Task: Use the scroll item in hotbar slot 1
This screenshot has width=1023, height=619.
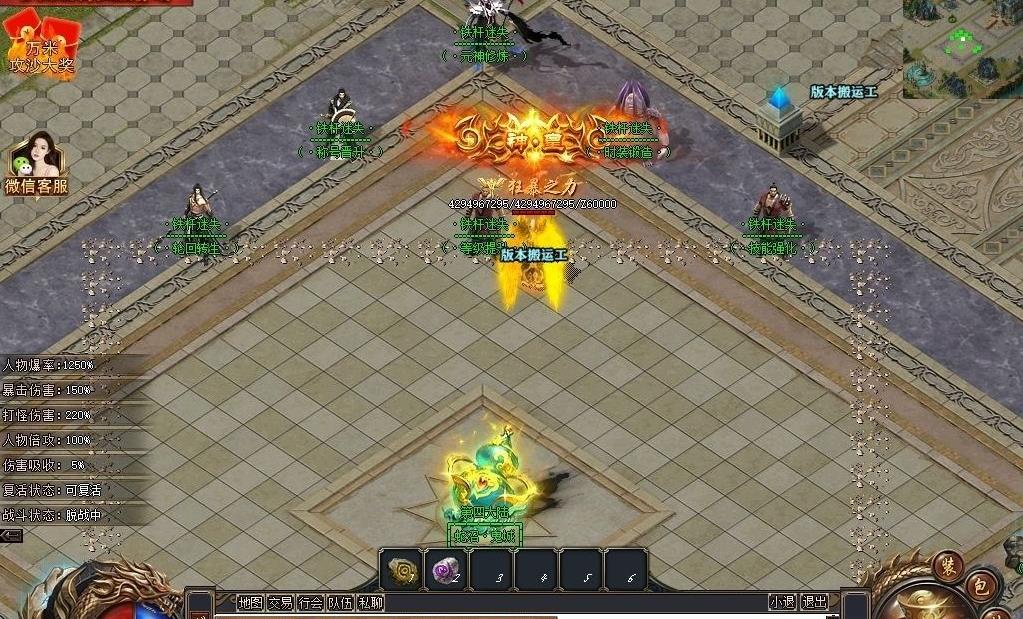Action: point(403,570)
